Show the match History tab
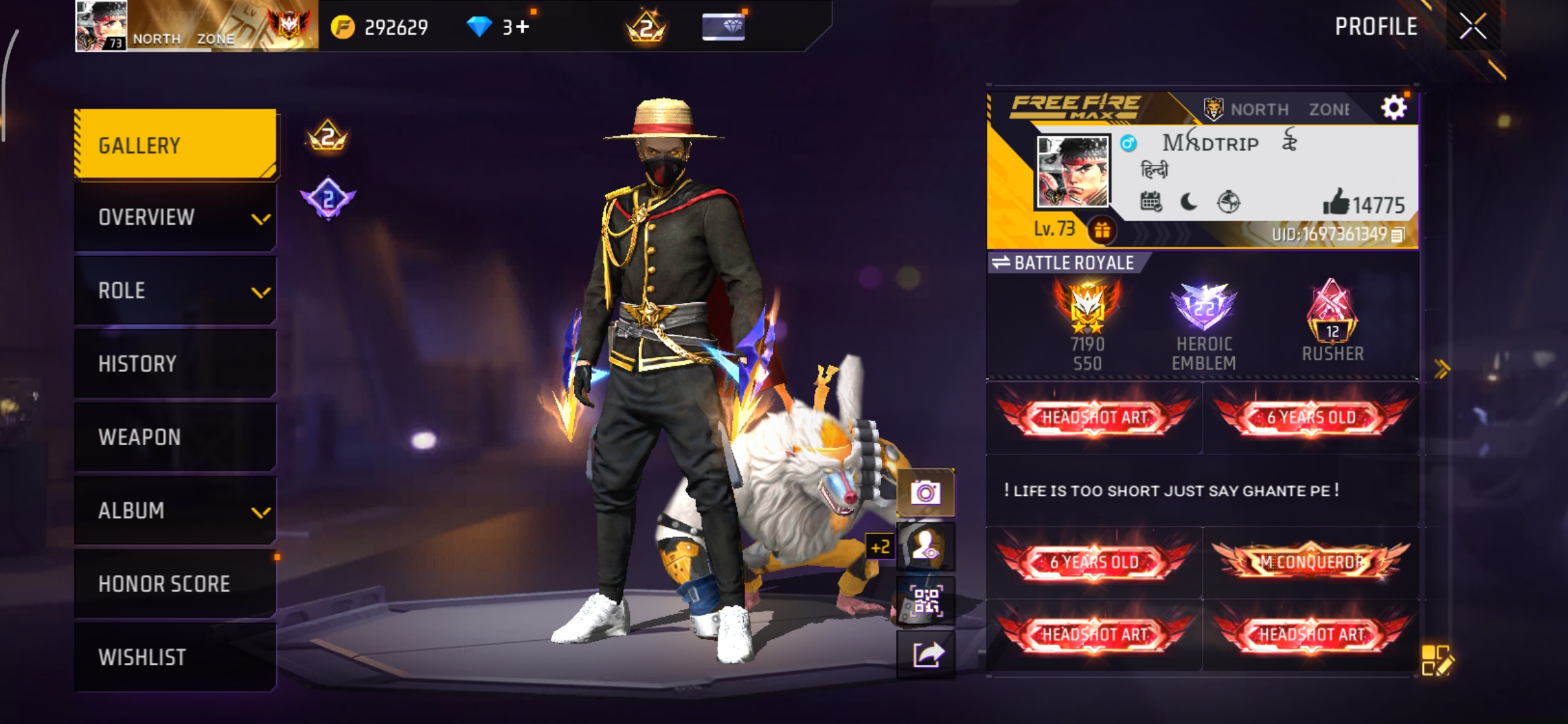 [176, 363]
